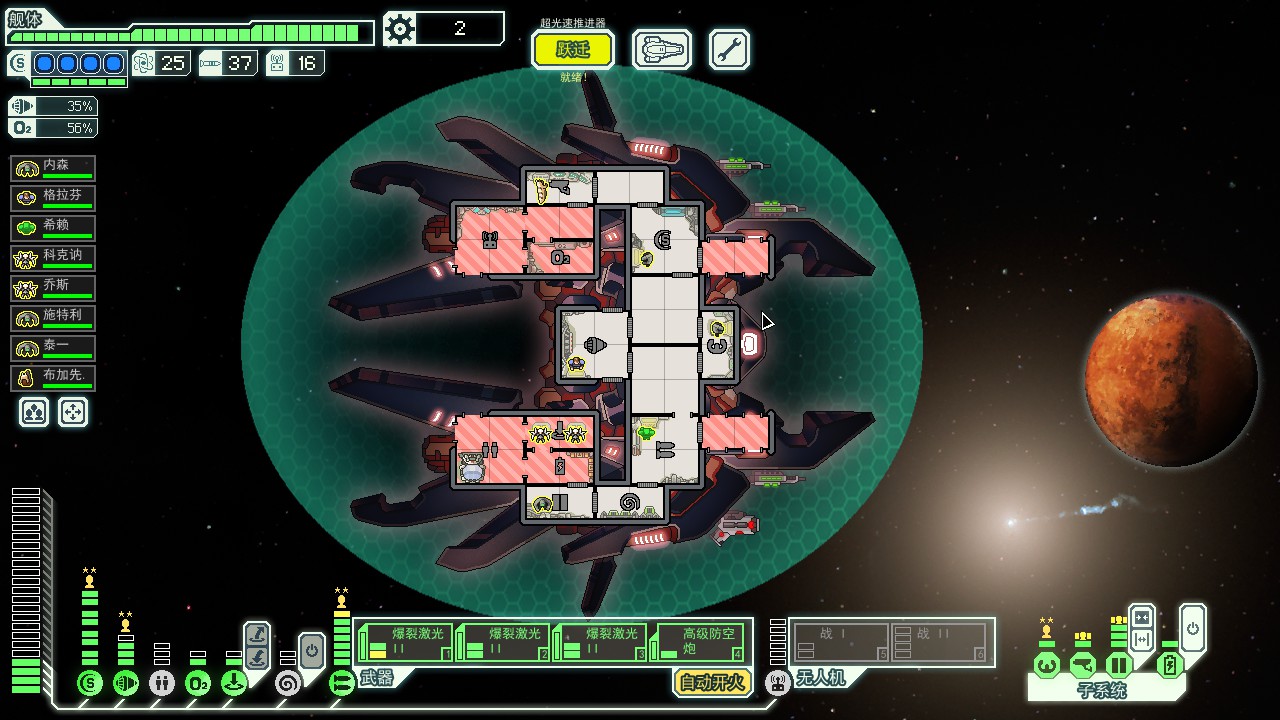Click the battery subsystem icon
The width and height of the screenshot is (1280, 720).
coord(1169,664)
